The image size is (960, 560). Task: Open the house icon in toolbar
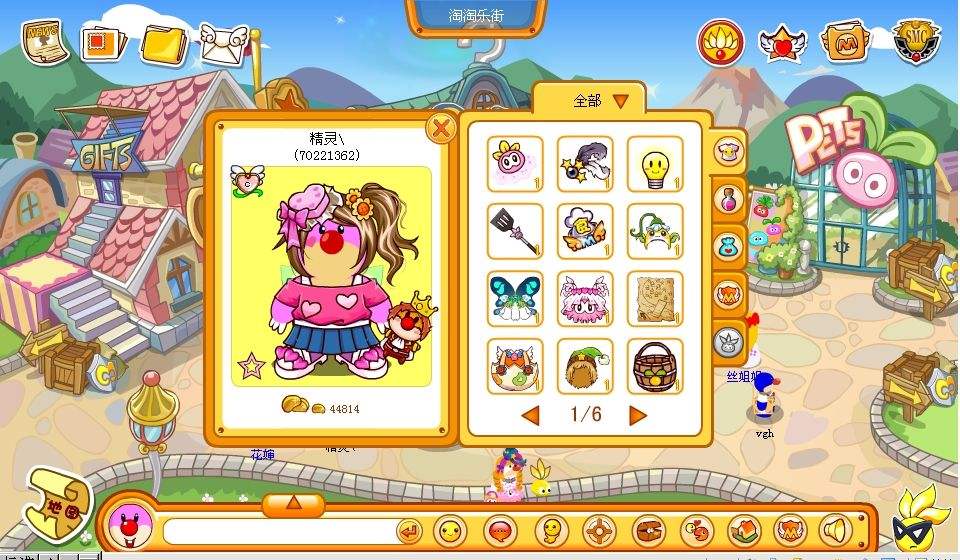pos(743,530)
